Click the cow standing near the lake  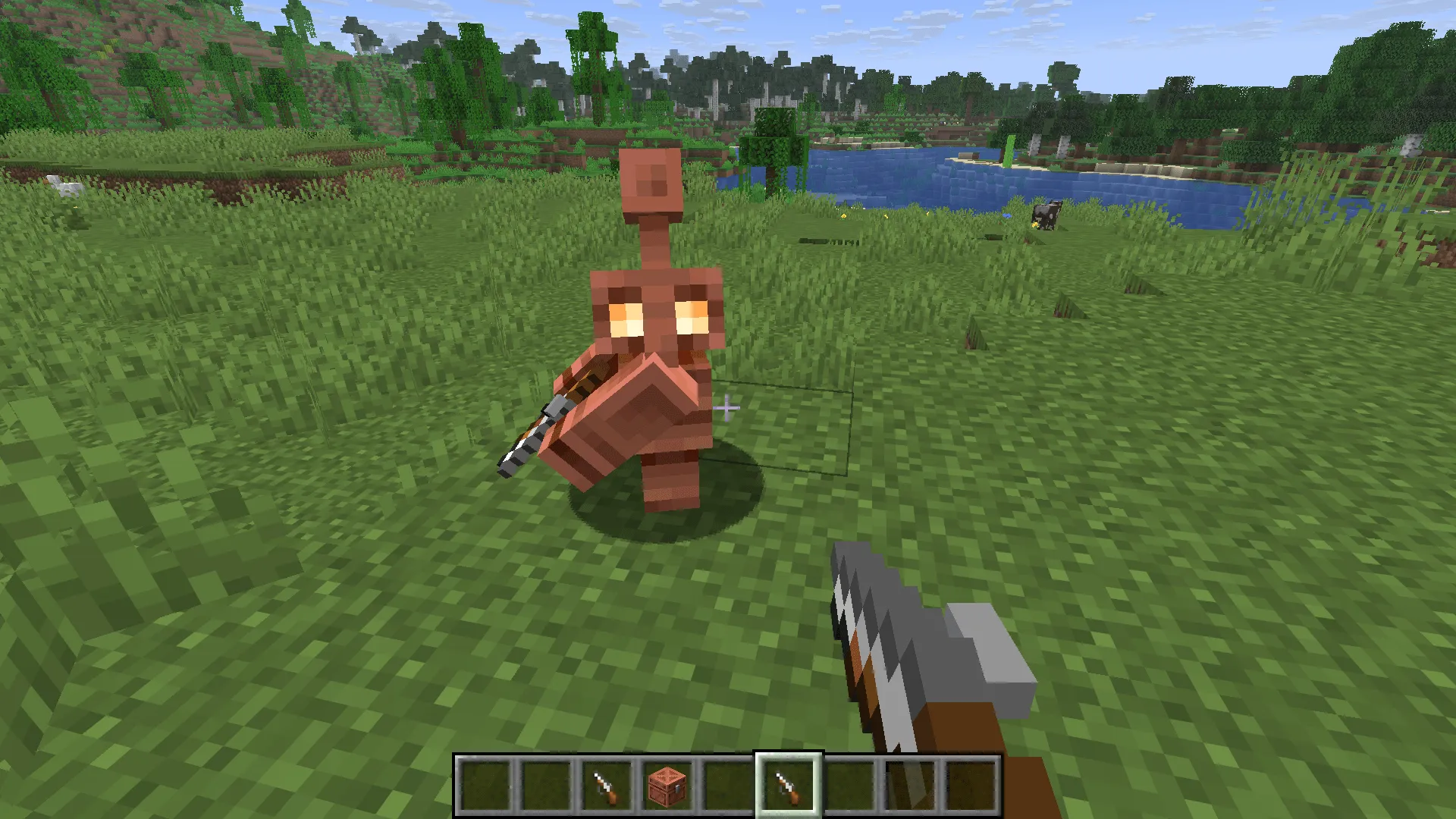(1046, 215)
